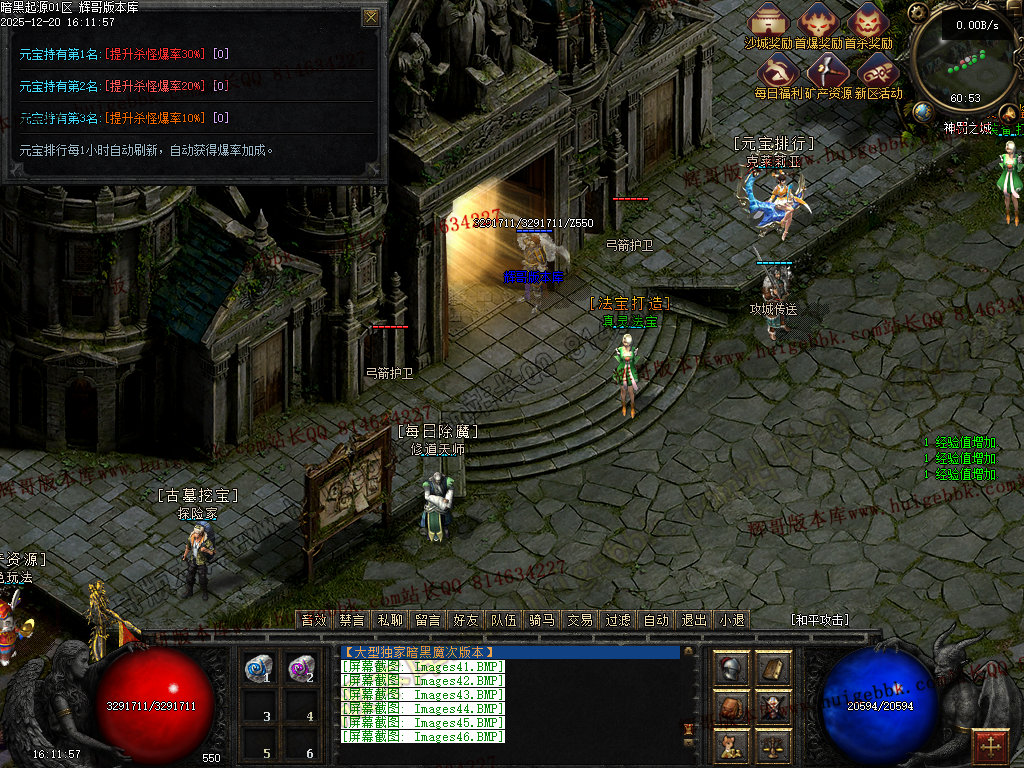Close the 元宝 ranking info panel
This screenshot has width=1024, height=768.
tap(371, 17)
